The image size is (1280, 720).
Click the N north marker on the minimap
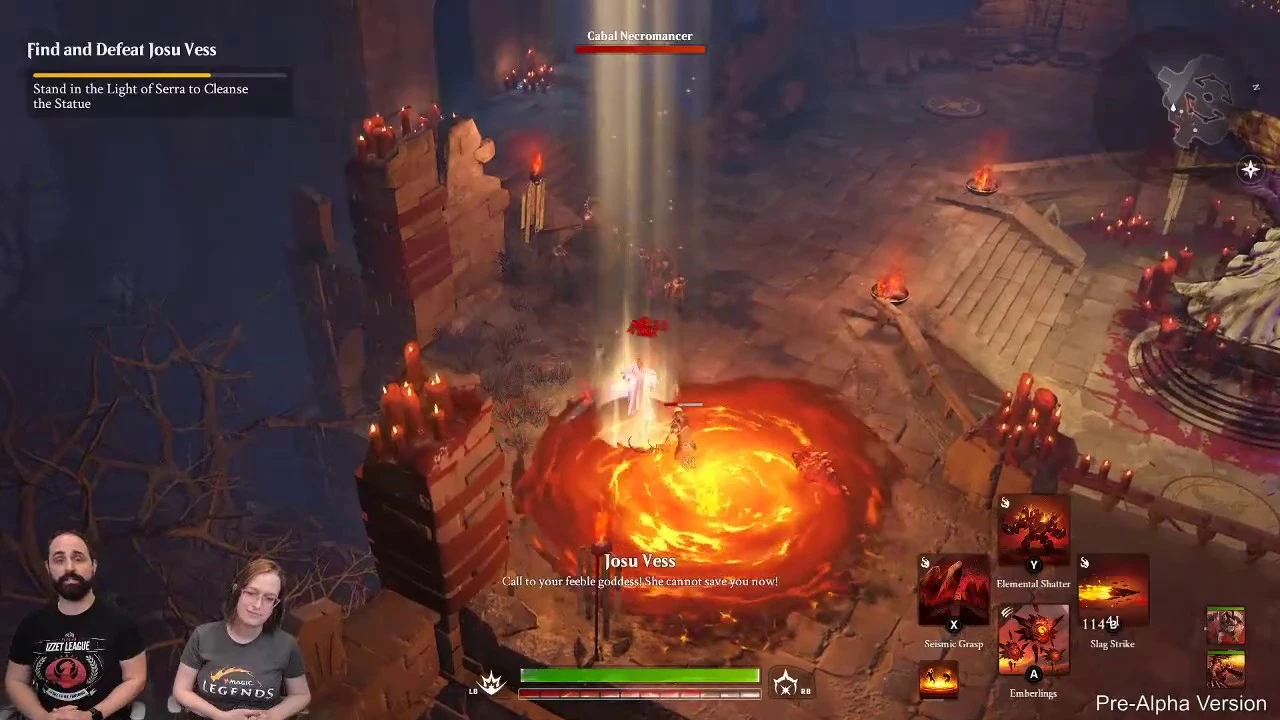pos(1255,87)
